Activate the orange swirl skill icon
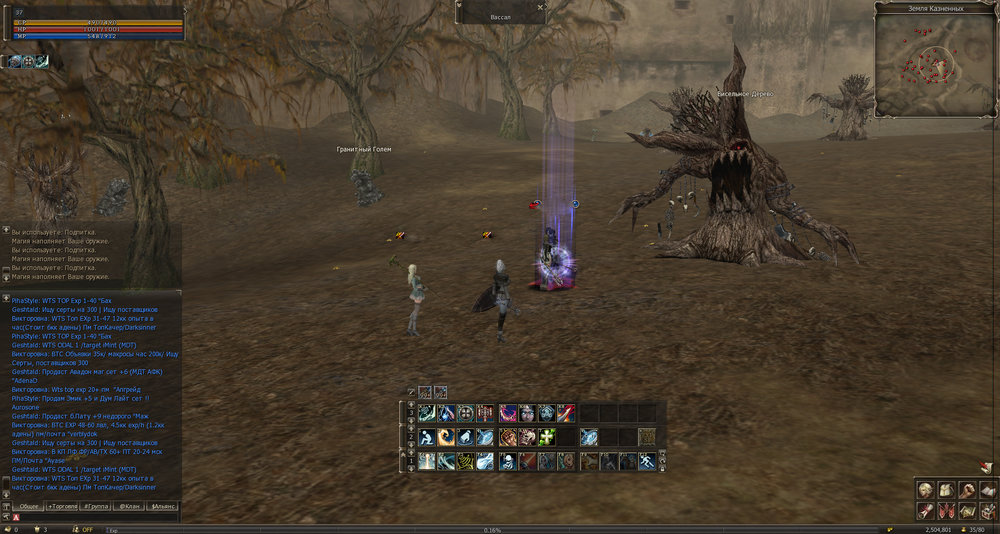 point(446,437)
